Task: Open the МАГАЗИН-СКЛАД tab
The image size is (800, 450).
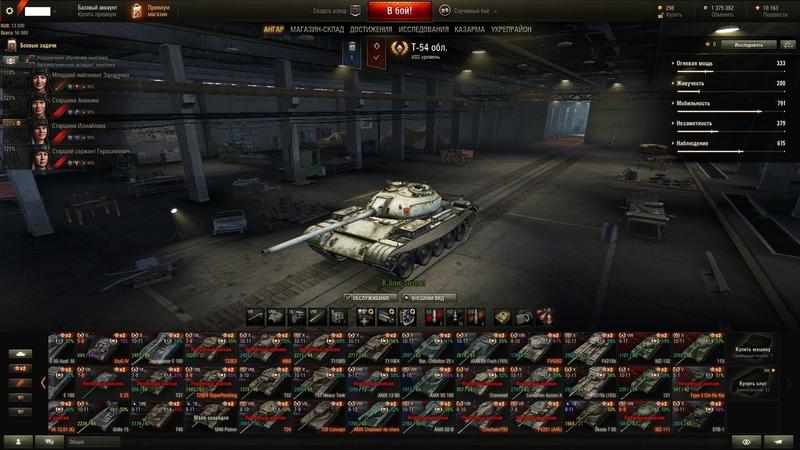Action: click(x=318, y=30)
